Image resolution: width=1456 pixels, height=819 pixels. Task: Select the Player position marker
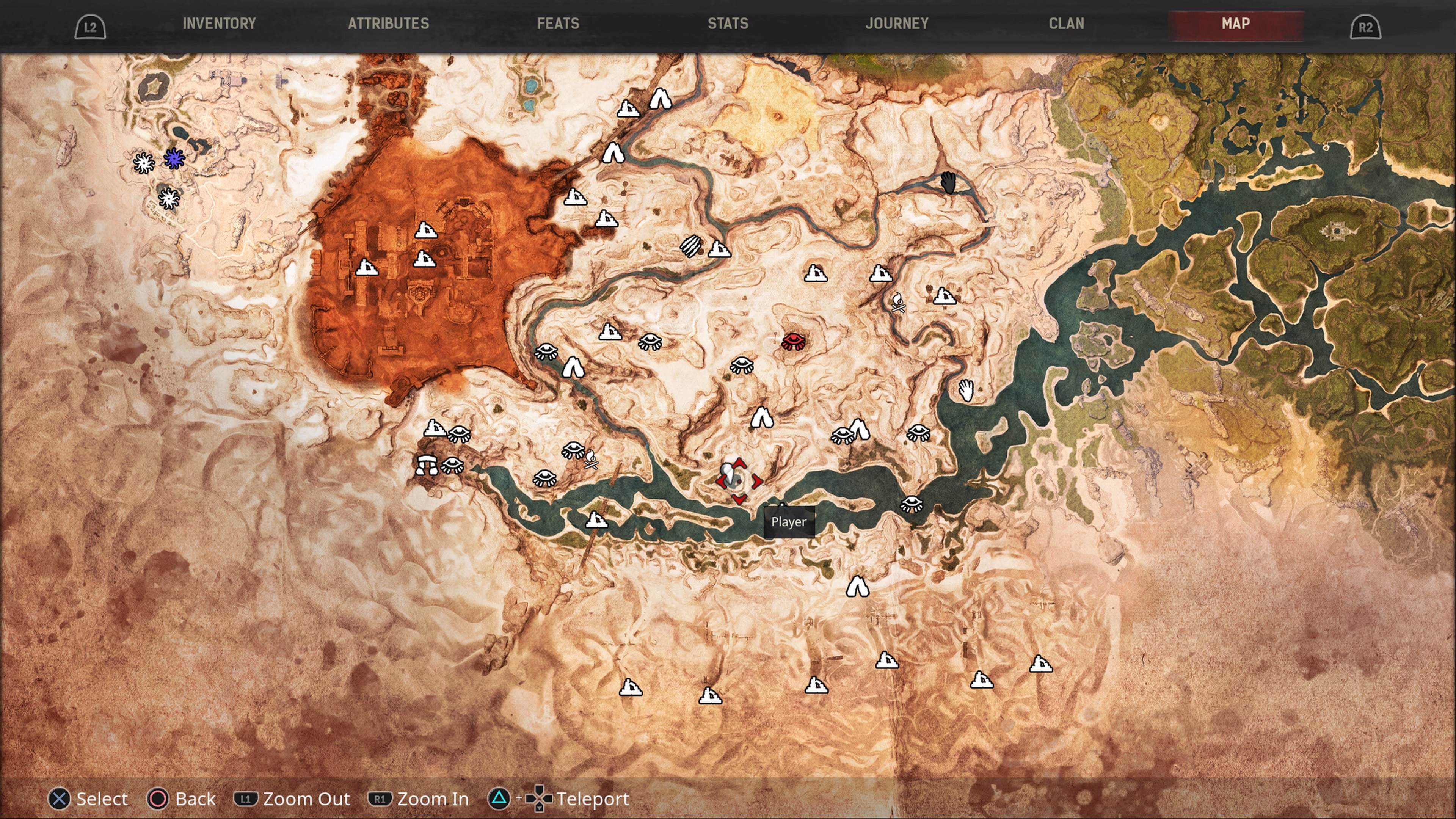(x=738, y=481)
